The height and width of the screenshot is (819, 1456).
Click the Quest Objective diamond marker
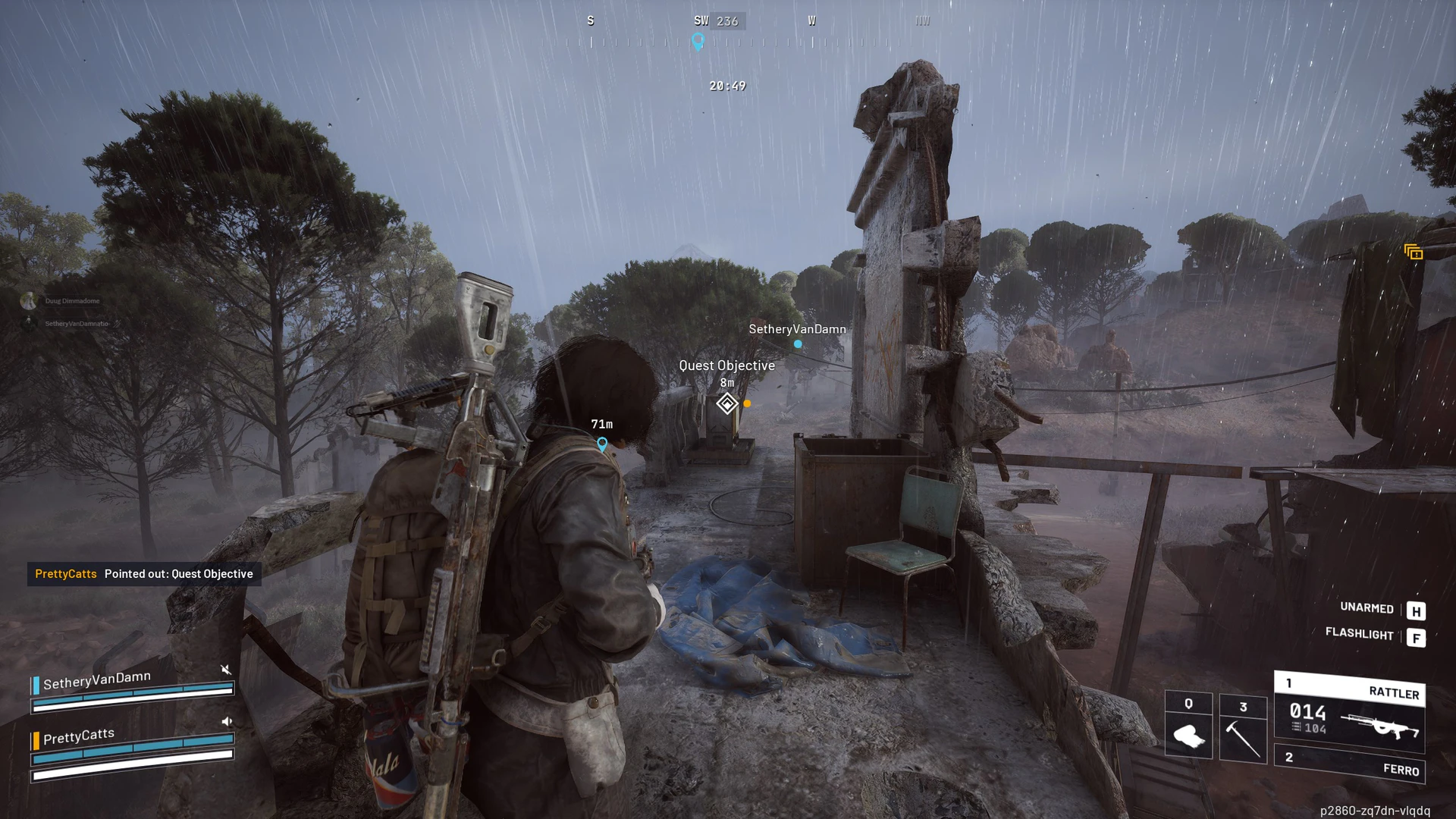click(x=726, y=403)
